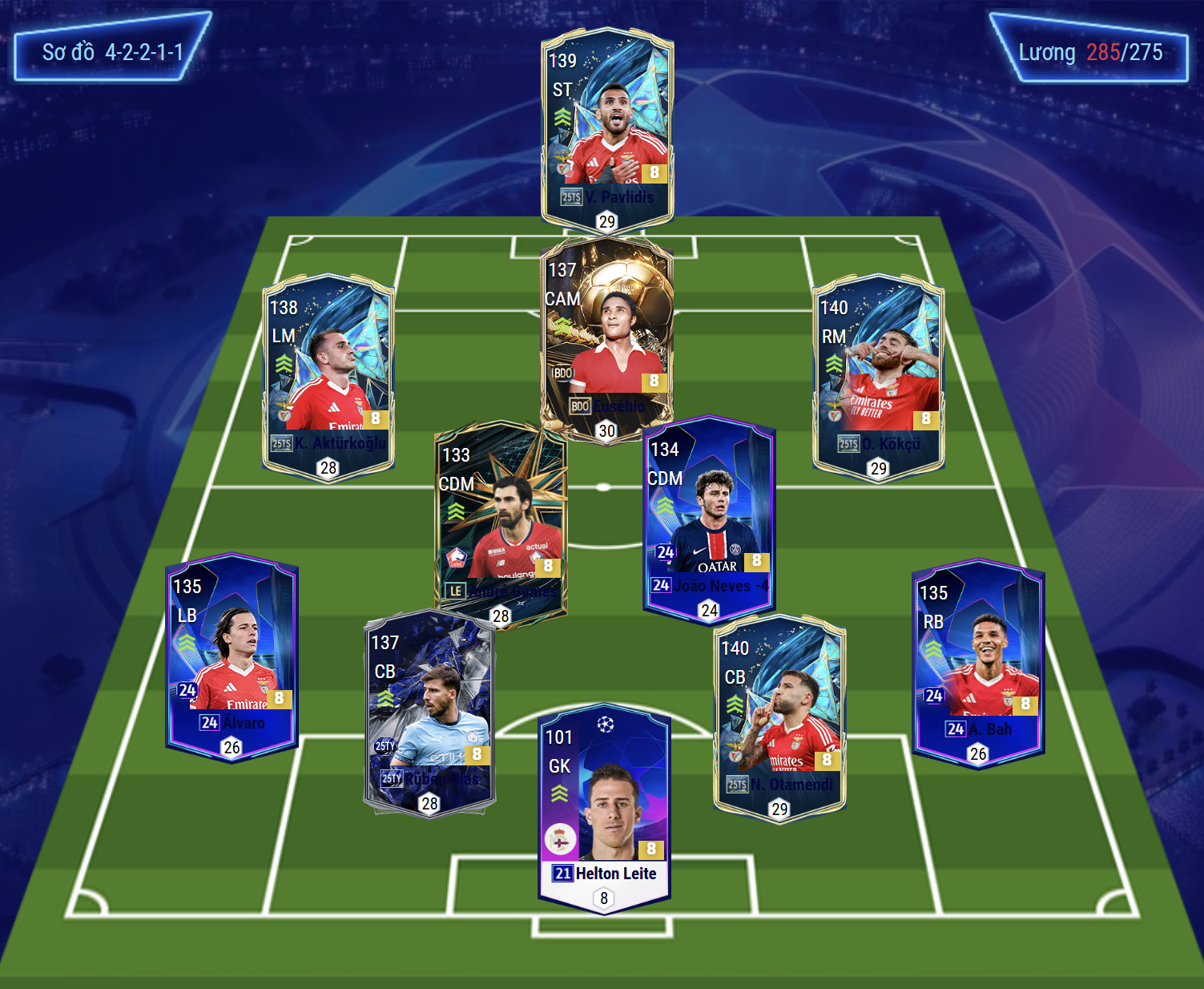Open the 4-2-2-1-1 formation selector
Screen dimensions: 1204x989
point(112,52)
